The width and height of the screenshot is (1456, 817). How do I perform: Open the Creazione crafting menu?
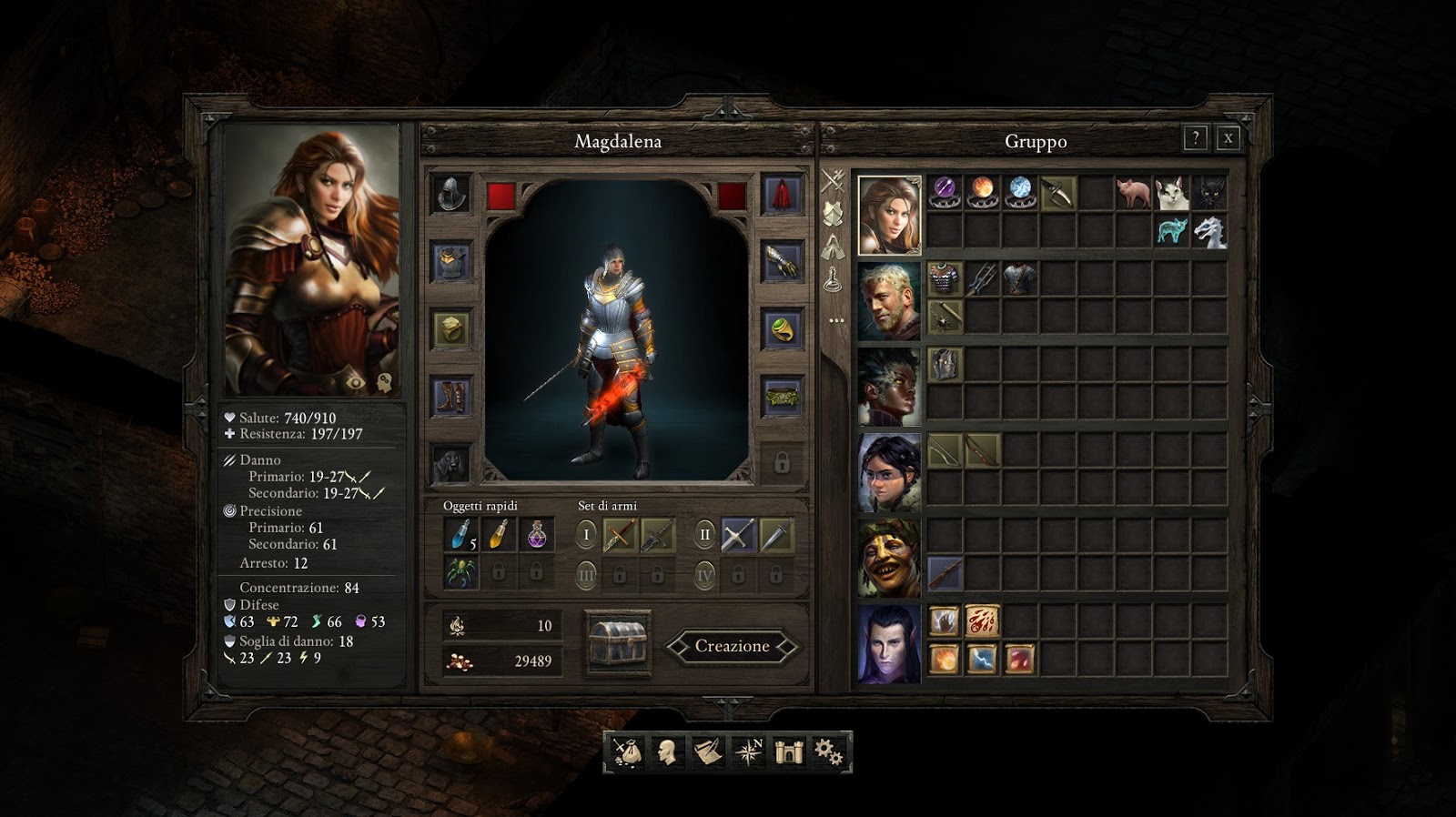733,646
